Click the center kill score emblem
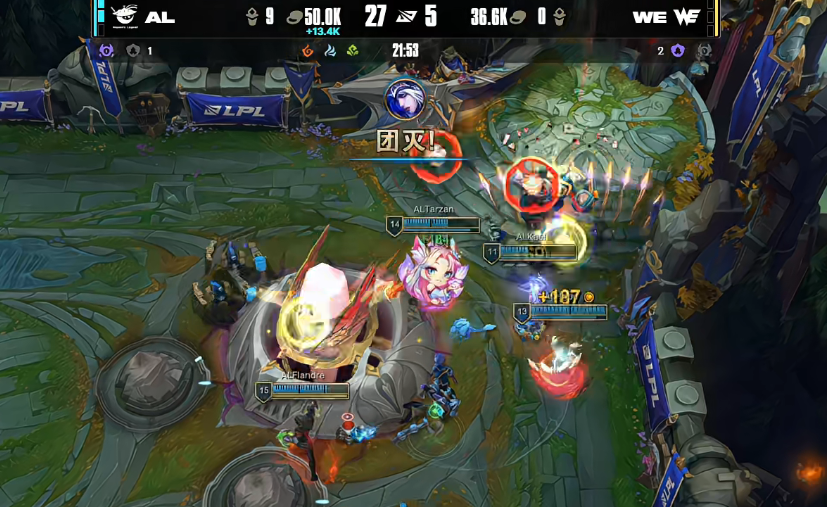 tap(404, 16)
